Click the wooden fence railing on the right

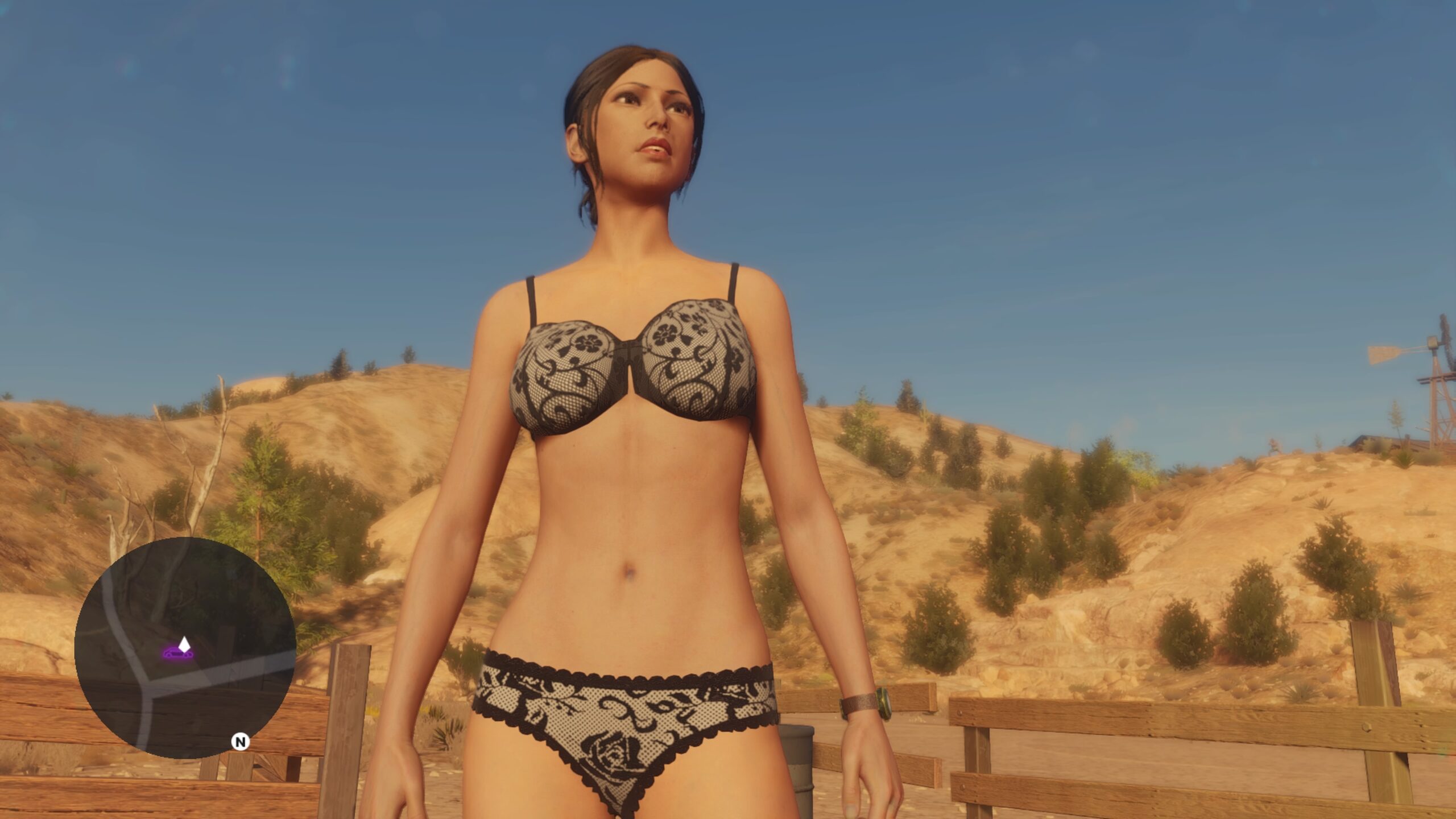(1194, 722)
